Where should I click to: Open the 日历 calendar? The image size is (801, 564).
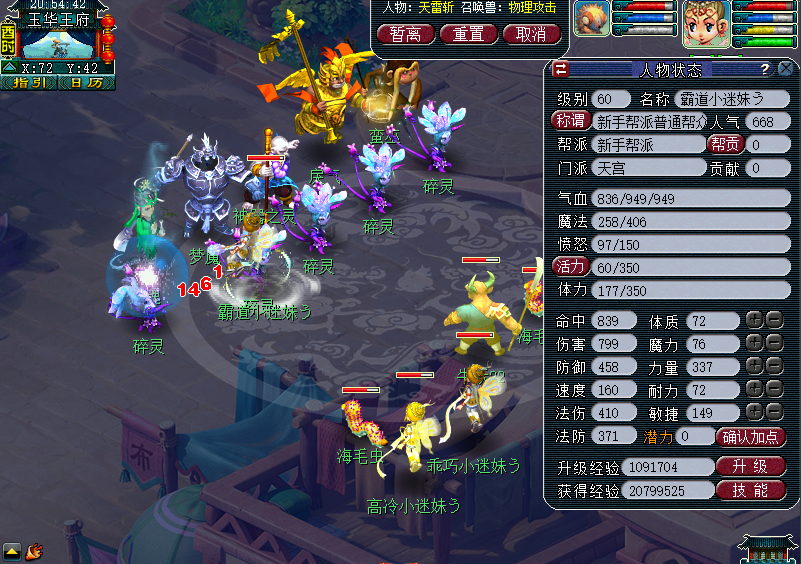tap(86, 82)
